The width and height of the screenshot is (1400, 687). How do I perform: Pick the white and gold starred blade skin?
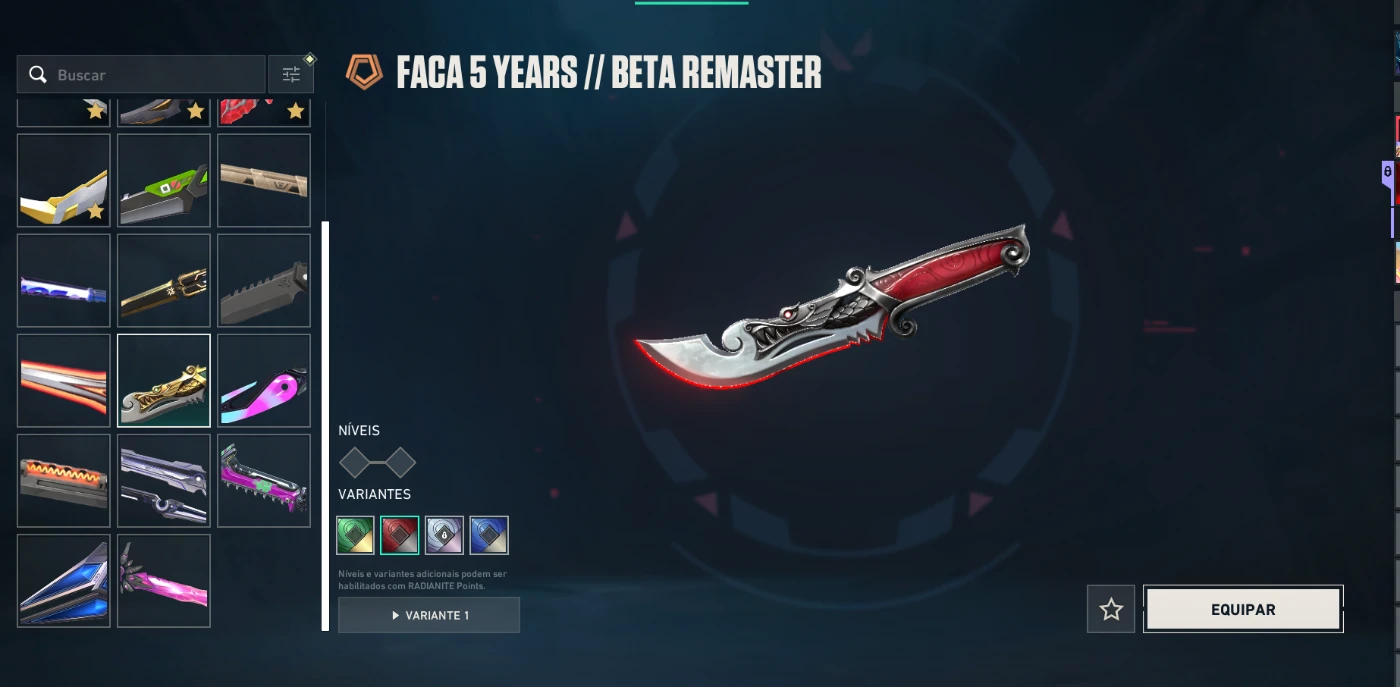[x=64, y=181]
